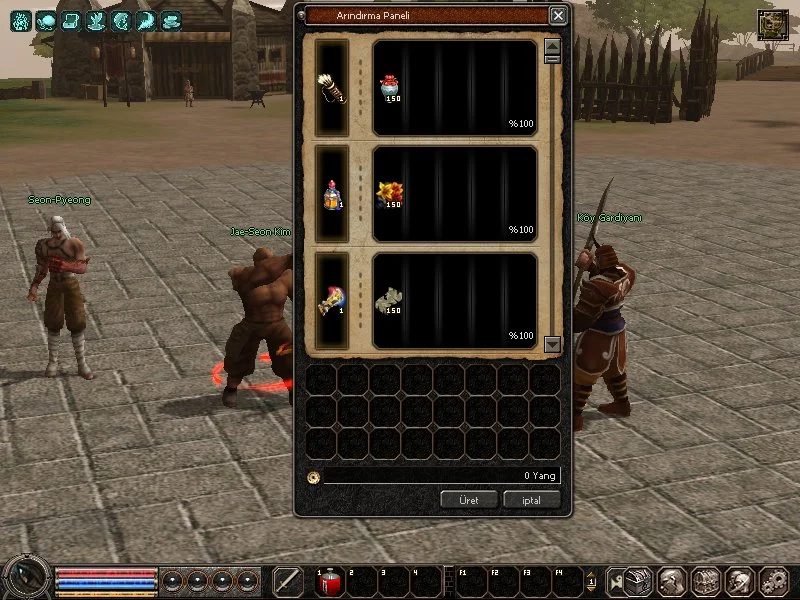This screenshot has width=800, height=600.
Task: Click the Üret button
Action: pyautogui.click(x=469, y=499)
